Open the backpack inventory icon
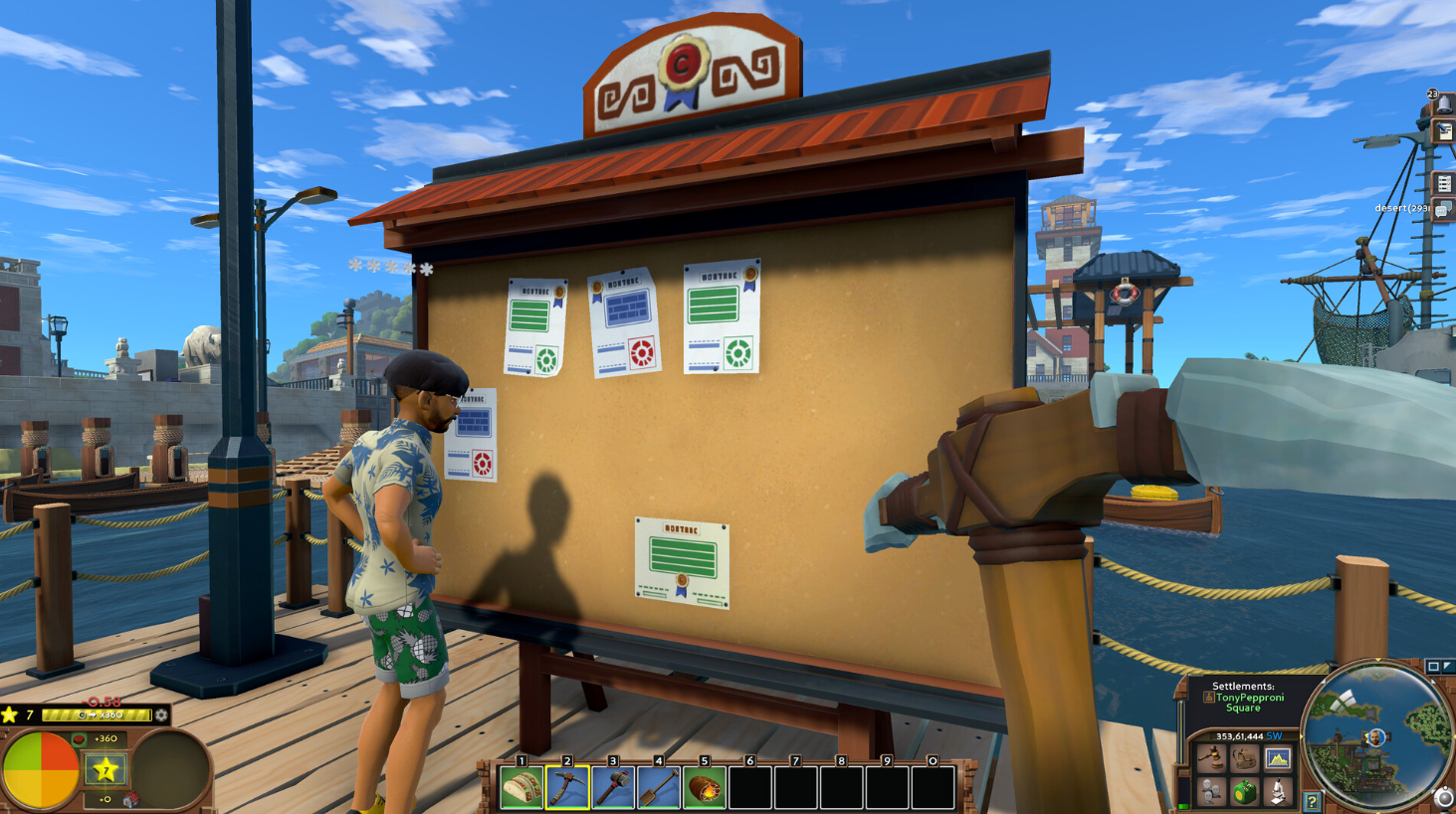Screen dimensions: 1456x814 (x=1244, y=759)
